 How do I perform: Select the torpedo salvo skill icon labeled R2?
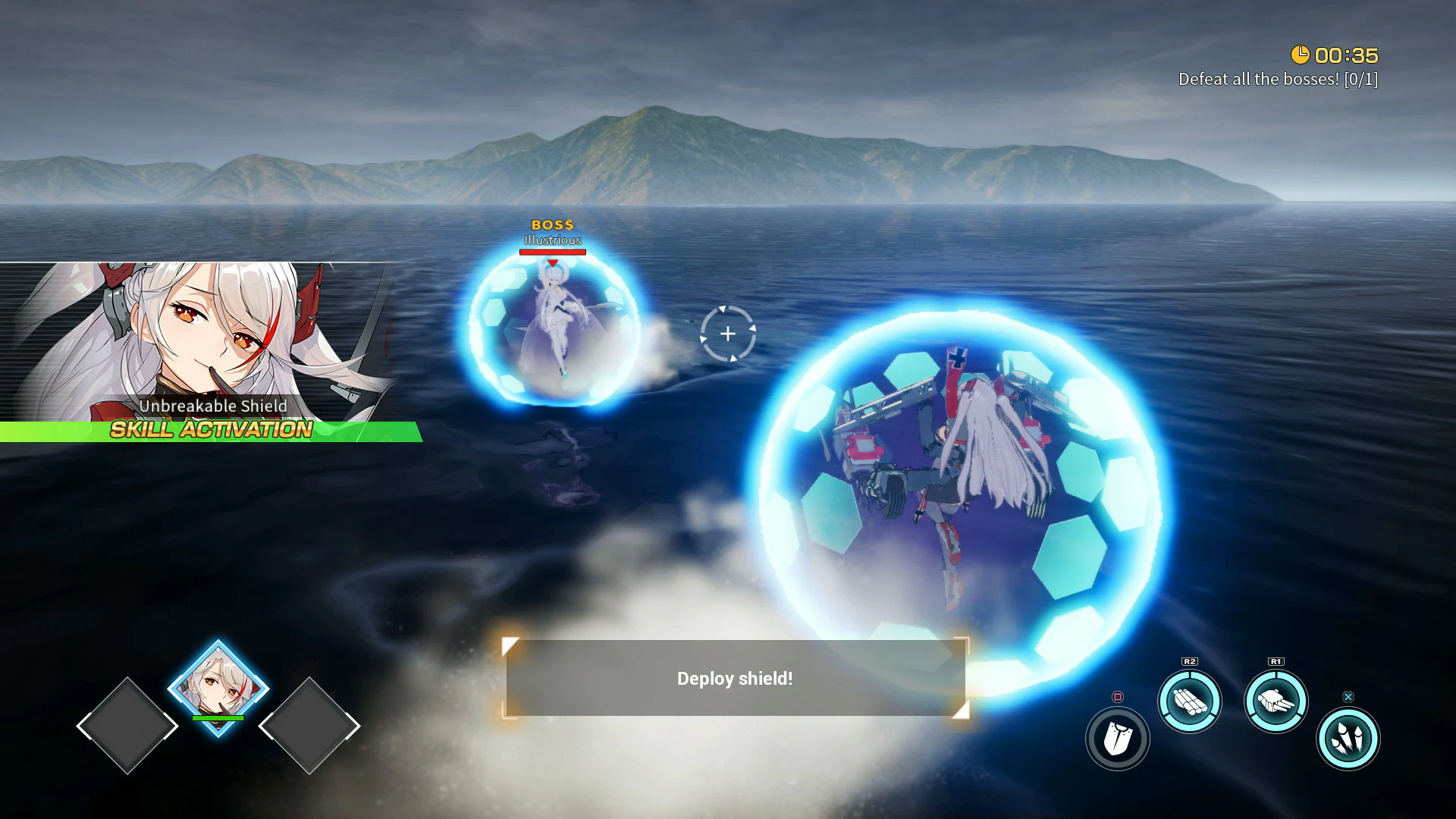1190,702
